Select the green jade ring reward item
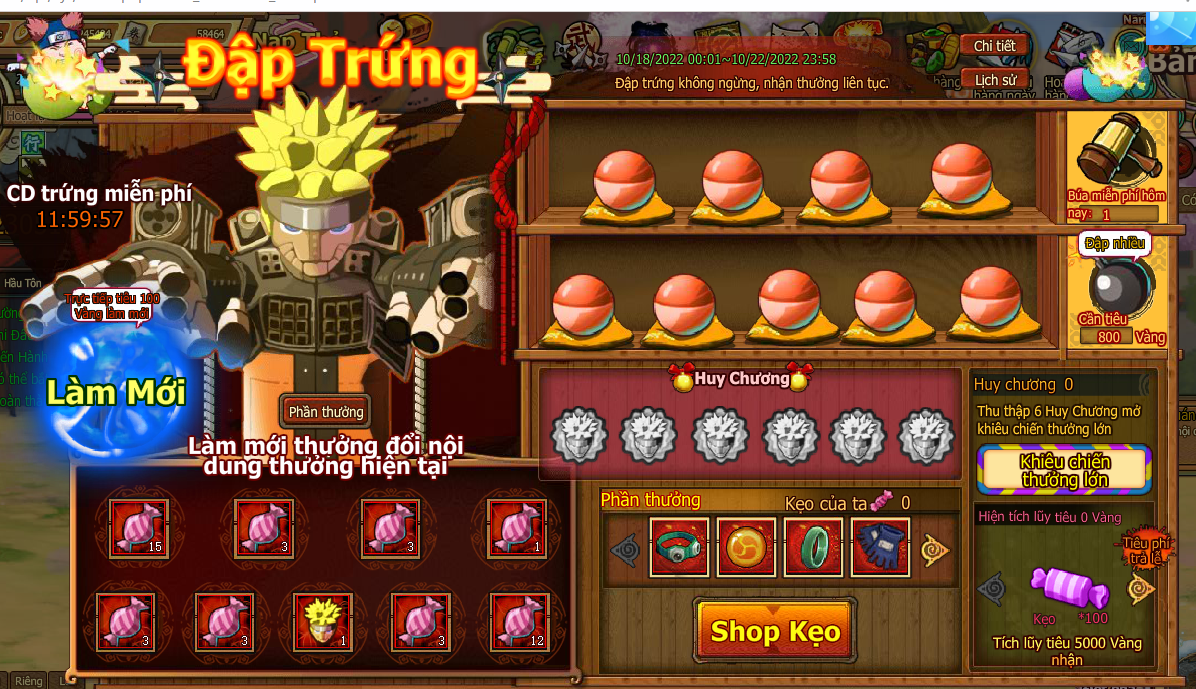Screen dimensions: 1196x689 pos(813,547)
